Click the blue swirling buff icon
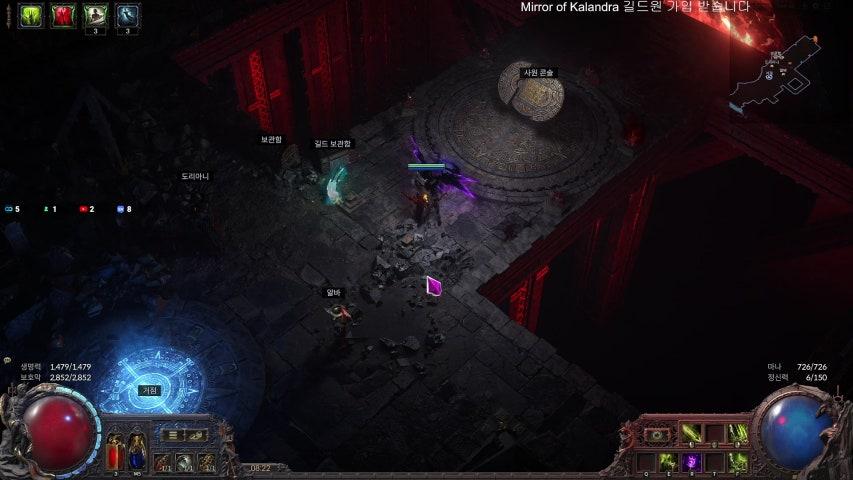853x480 pixels. (128, 15)
